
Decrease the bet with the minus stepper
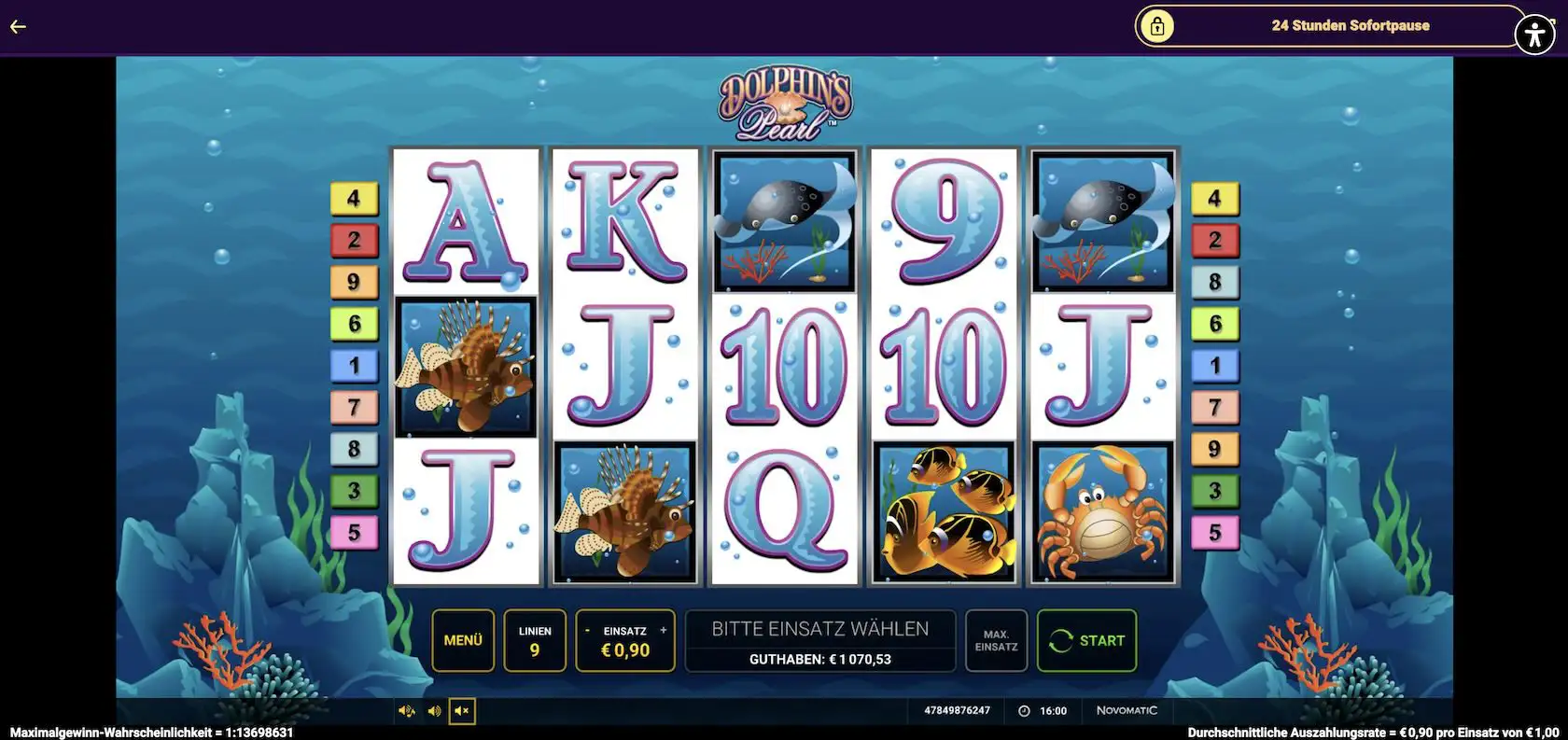pyautogui.click(x=585, y=630)
